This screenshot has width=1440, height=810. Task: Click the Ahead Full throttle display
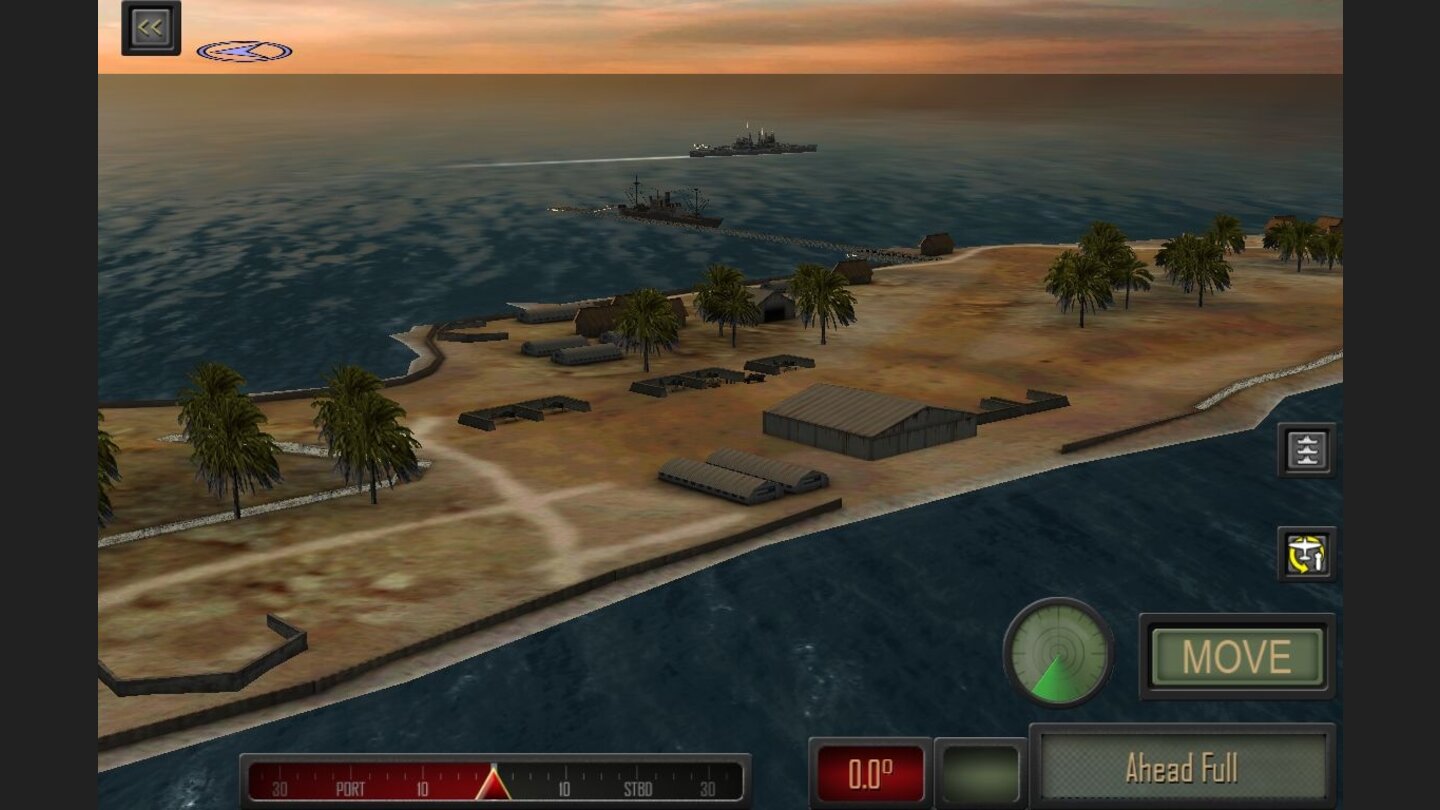coord(1185,769)
